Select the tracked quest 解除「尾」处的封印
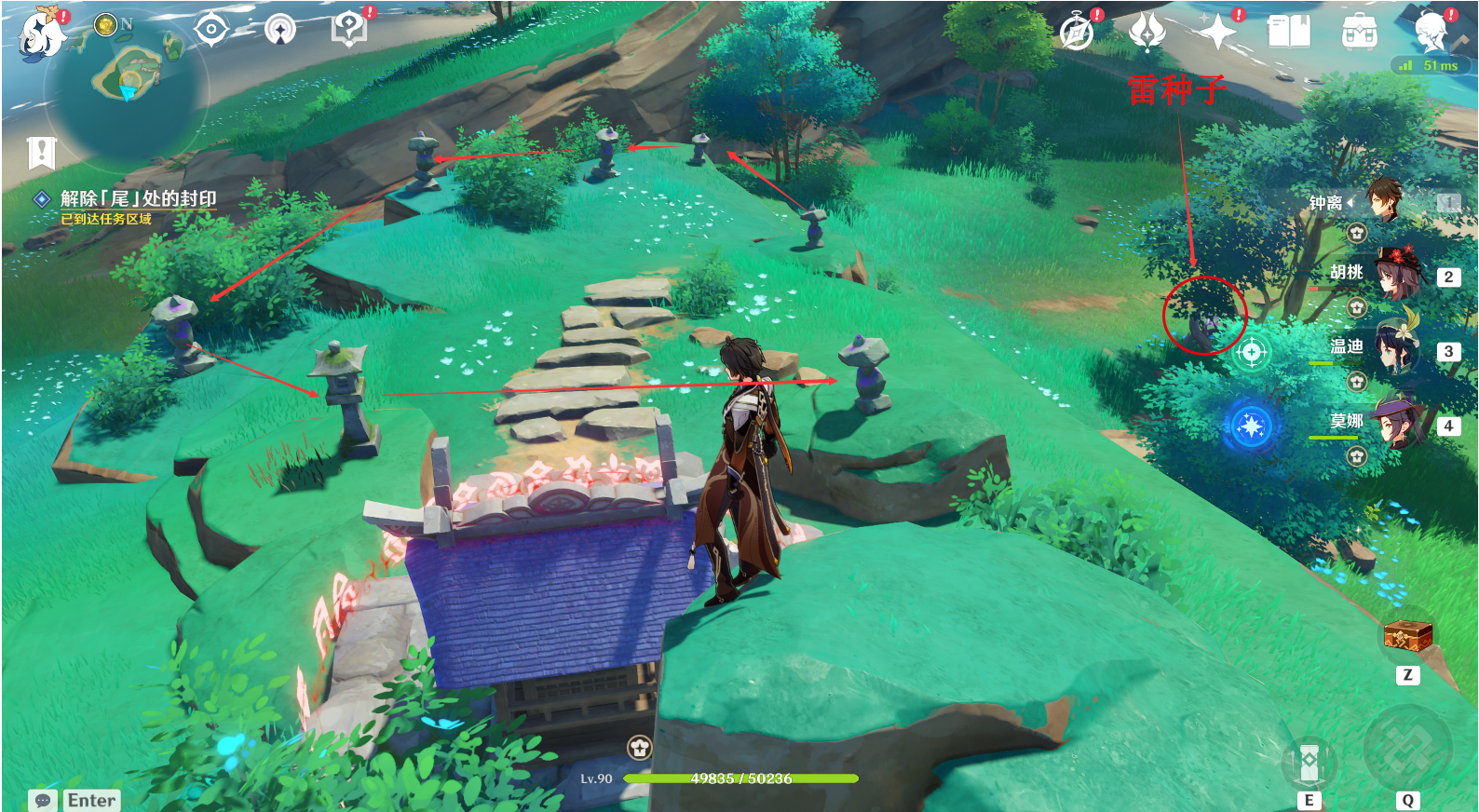The width and height of the screenshot is (1479, 812). [138, 198]
